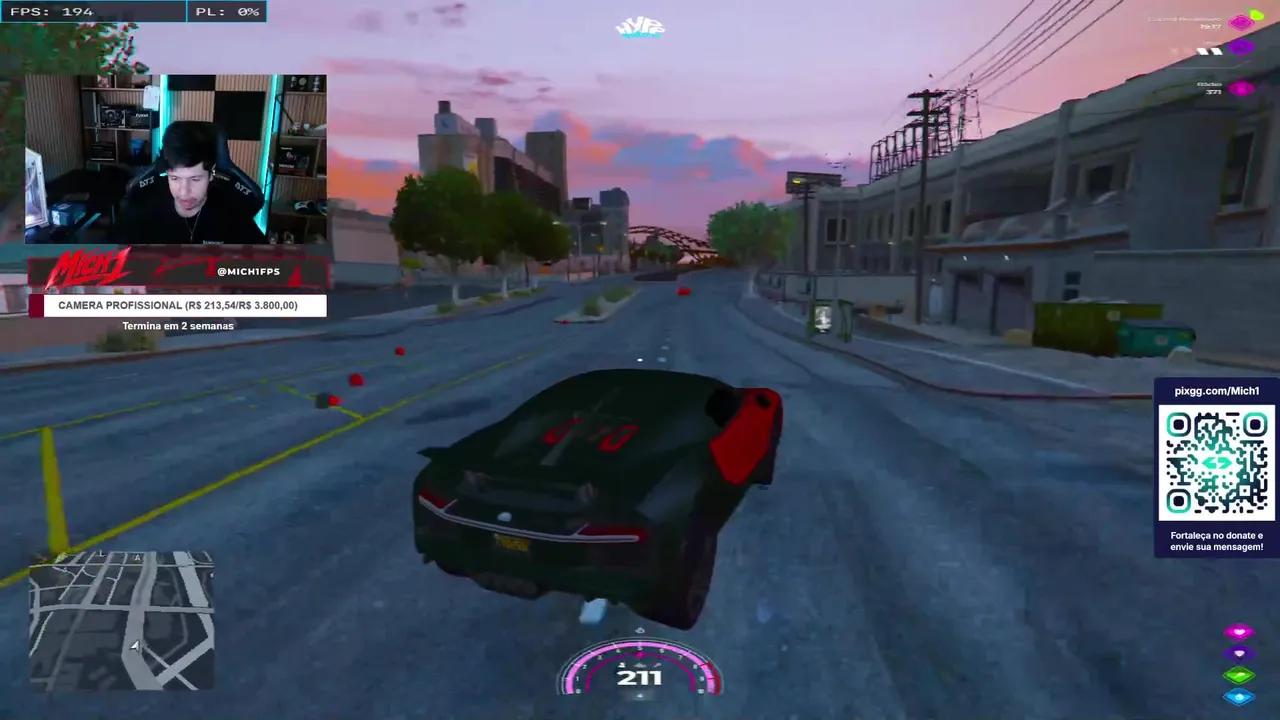Click the purple diamond HUD icon
The height and width of the screenshot is (720, 1280).
point(1240,653)
